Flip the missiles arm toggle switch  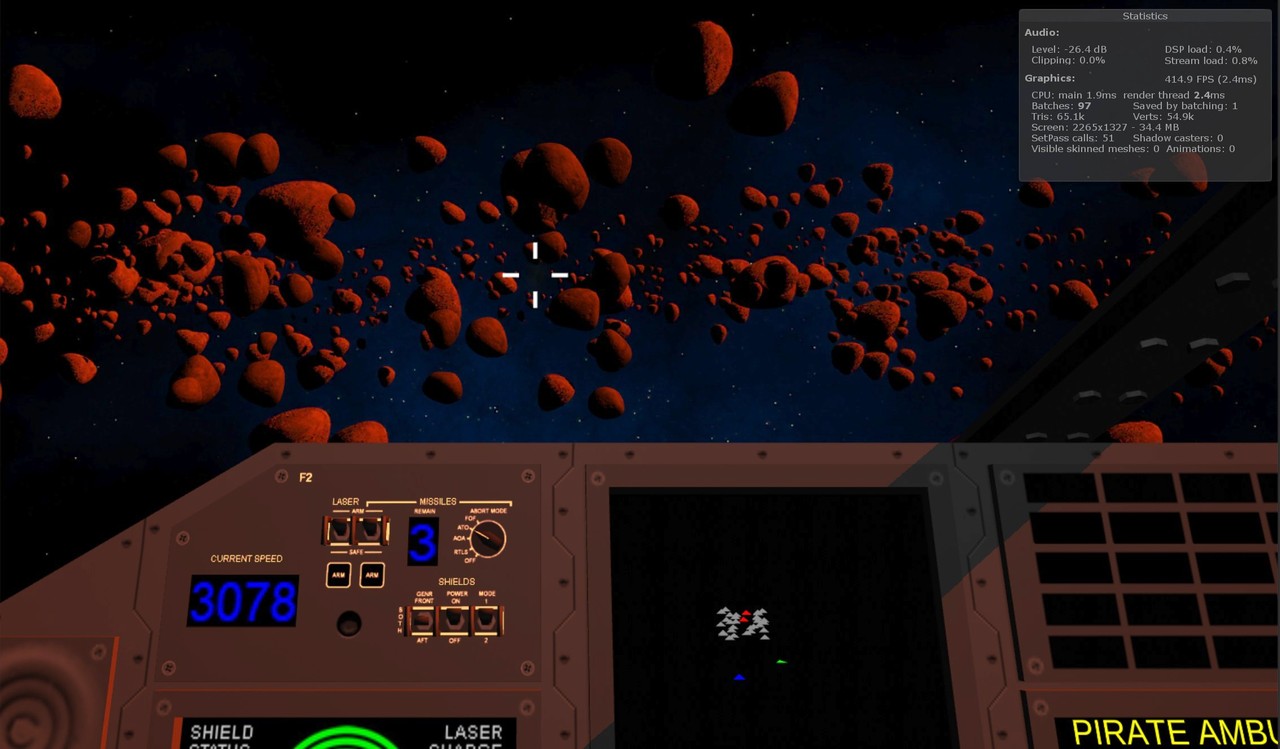tap(370, 530)
